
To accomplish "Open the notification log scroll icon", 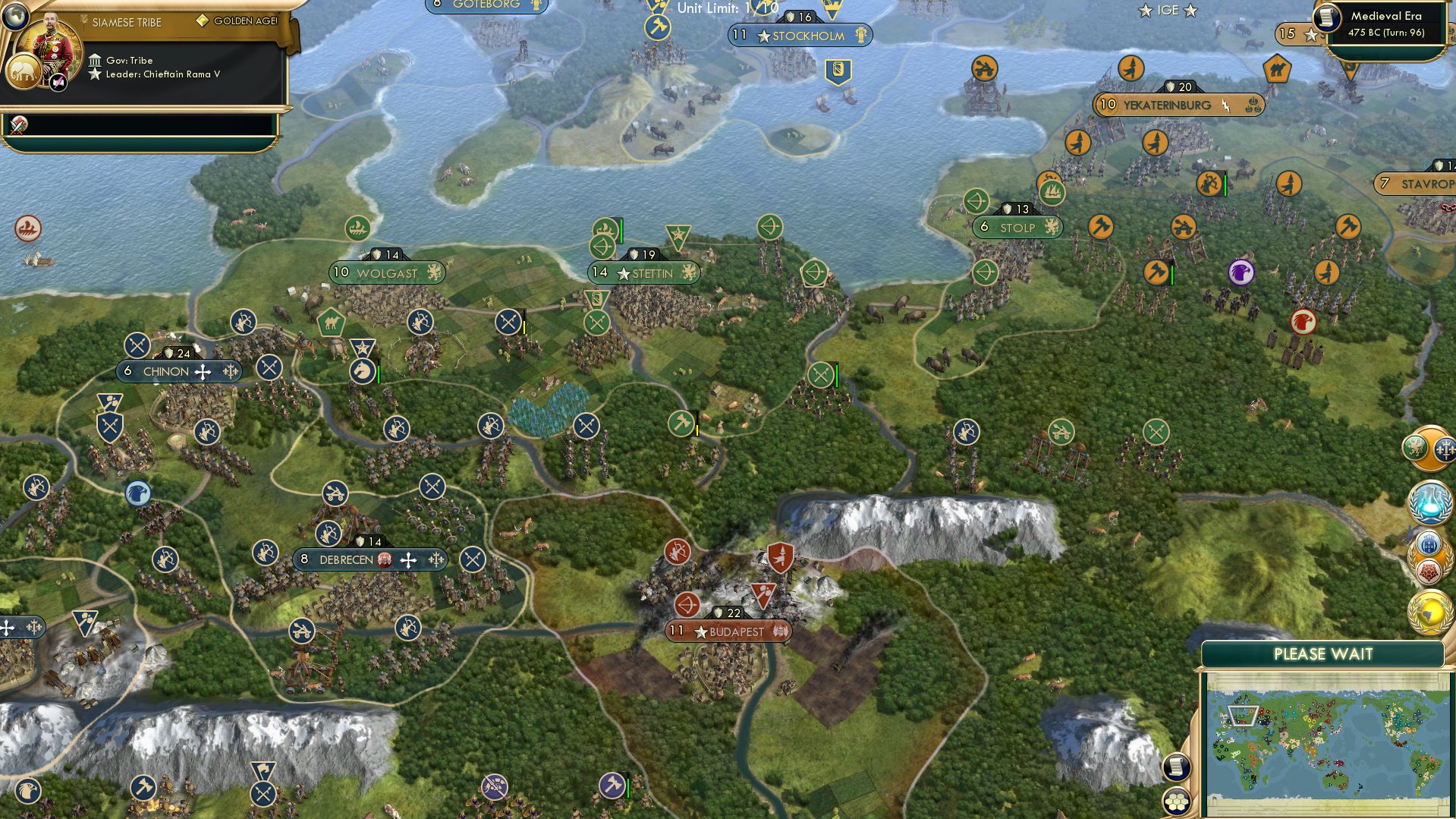I will 1175,768.
